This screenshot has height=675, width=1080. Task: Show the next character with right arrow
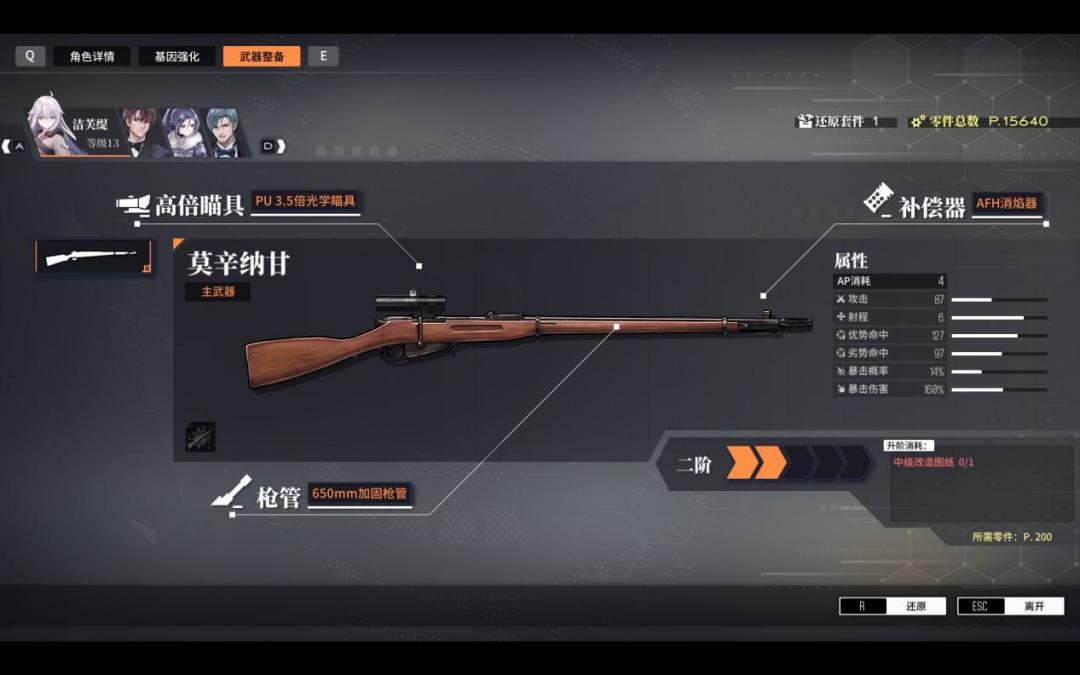[x=273, y=146]
